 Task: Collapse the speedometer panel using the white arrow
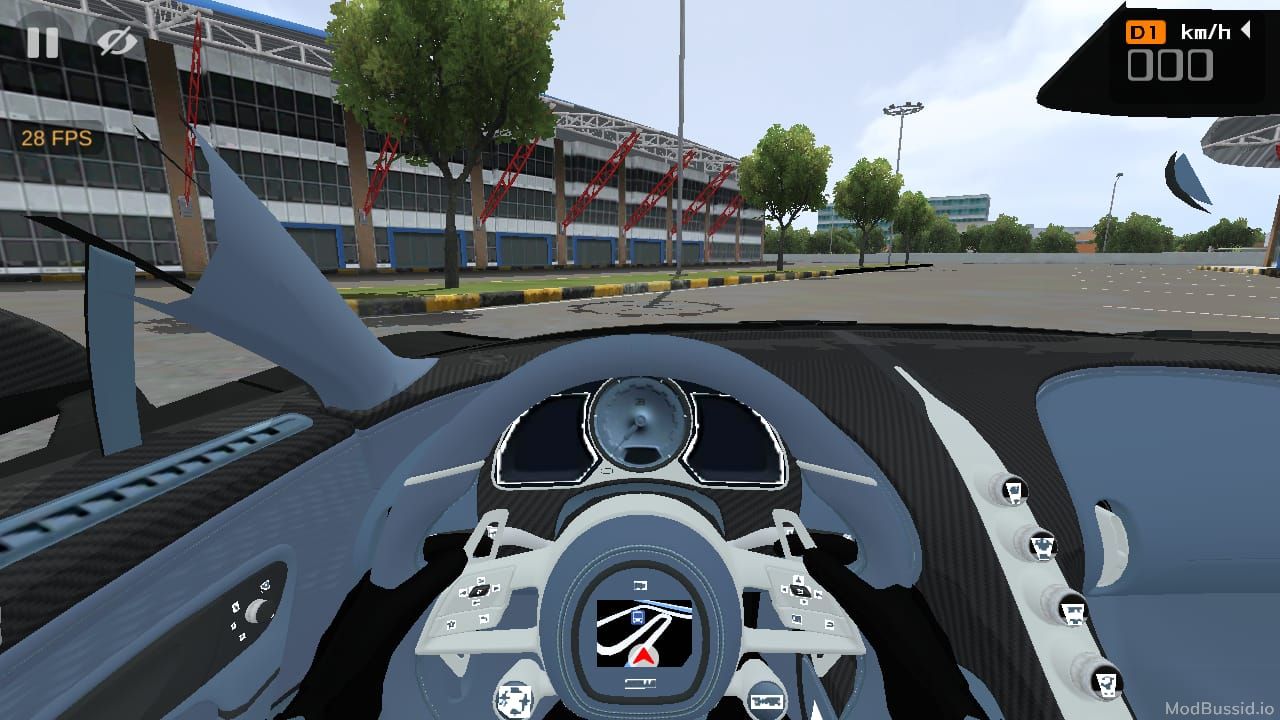click(x=1246, y=31)
